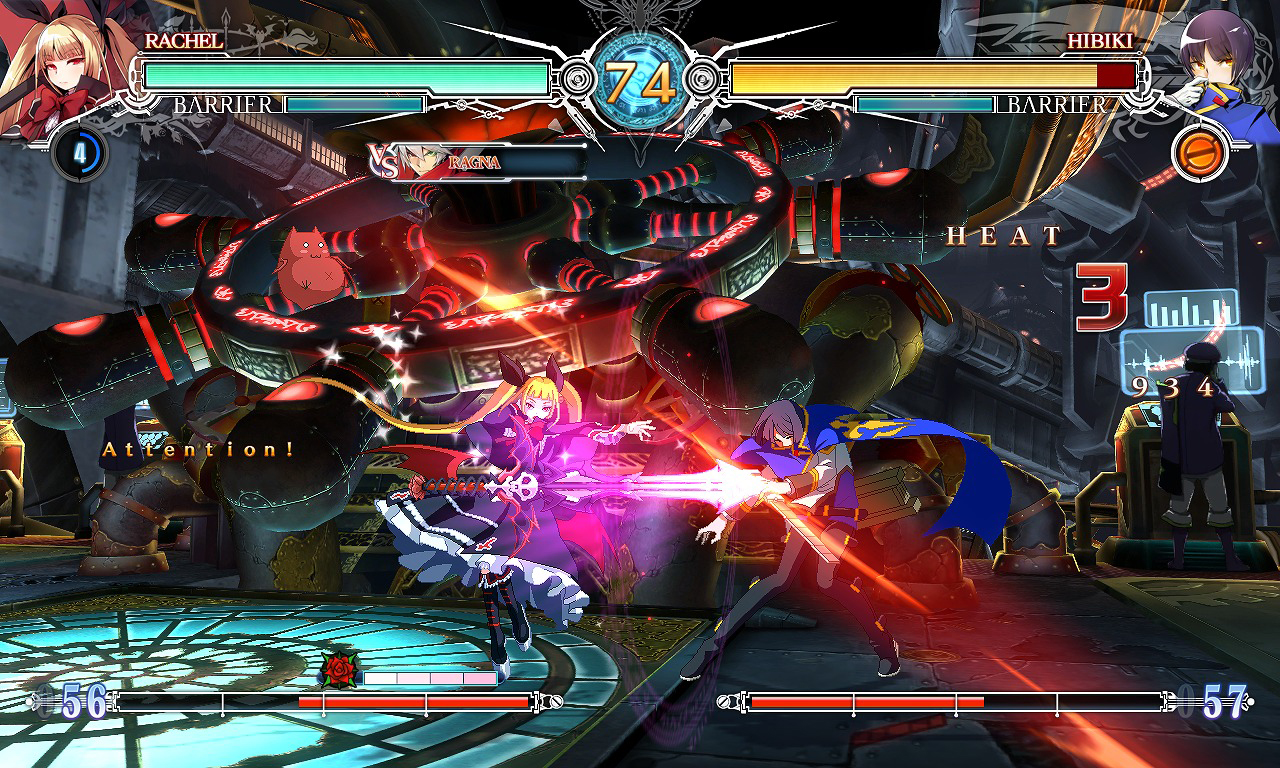Click the red rose icon
Screen dimensions: 1280x768
339,669
